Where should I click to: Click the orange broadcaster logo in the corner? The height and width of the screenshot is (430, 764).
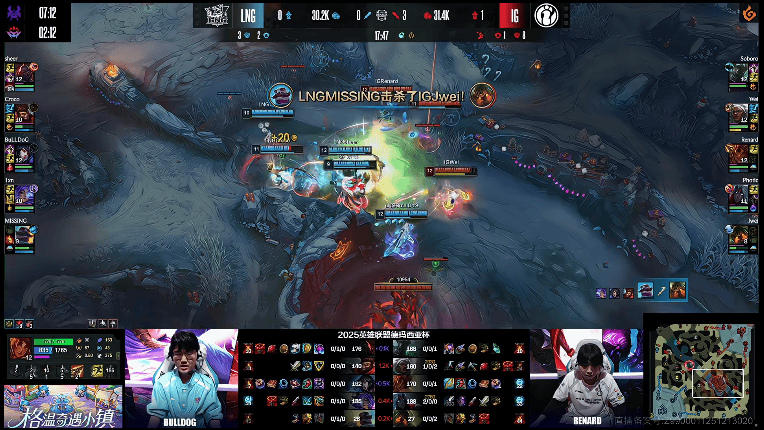(x=746, y=14)
